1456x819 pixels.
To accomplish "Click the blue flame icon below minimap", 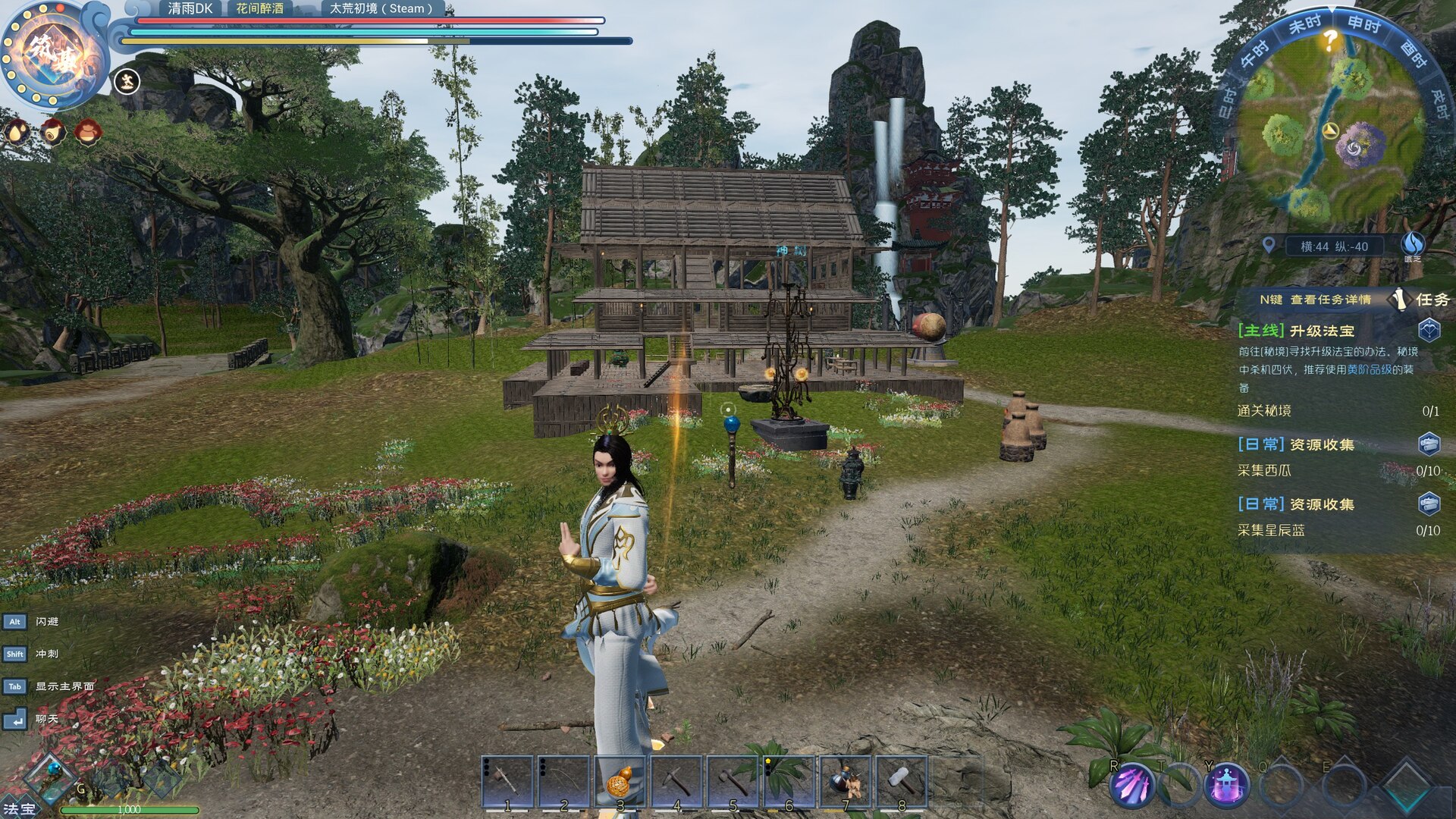I will click(x=1412, y=243).
